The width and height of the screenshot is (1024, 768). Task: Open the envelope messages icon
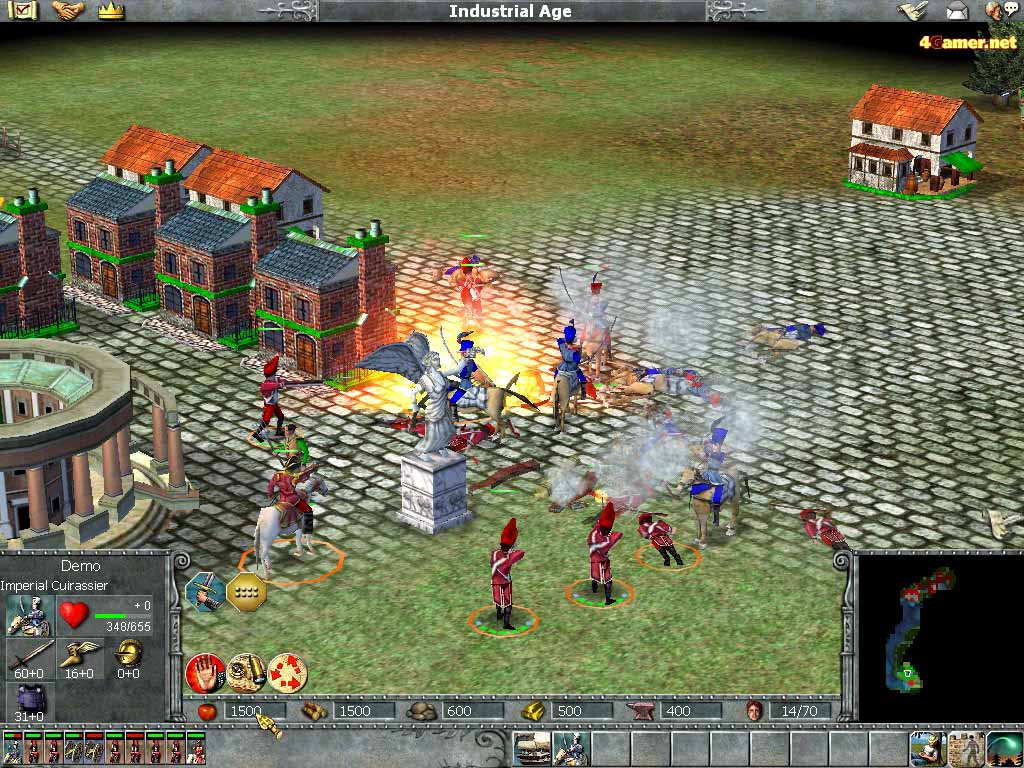coord(957,11)
